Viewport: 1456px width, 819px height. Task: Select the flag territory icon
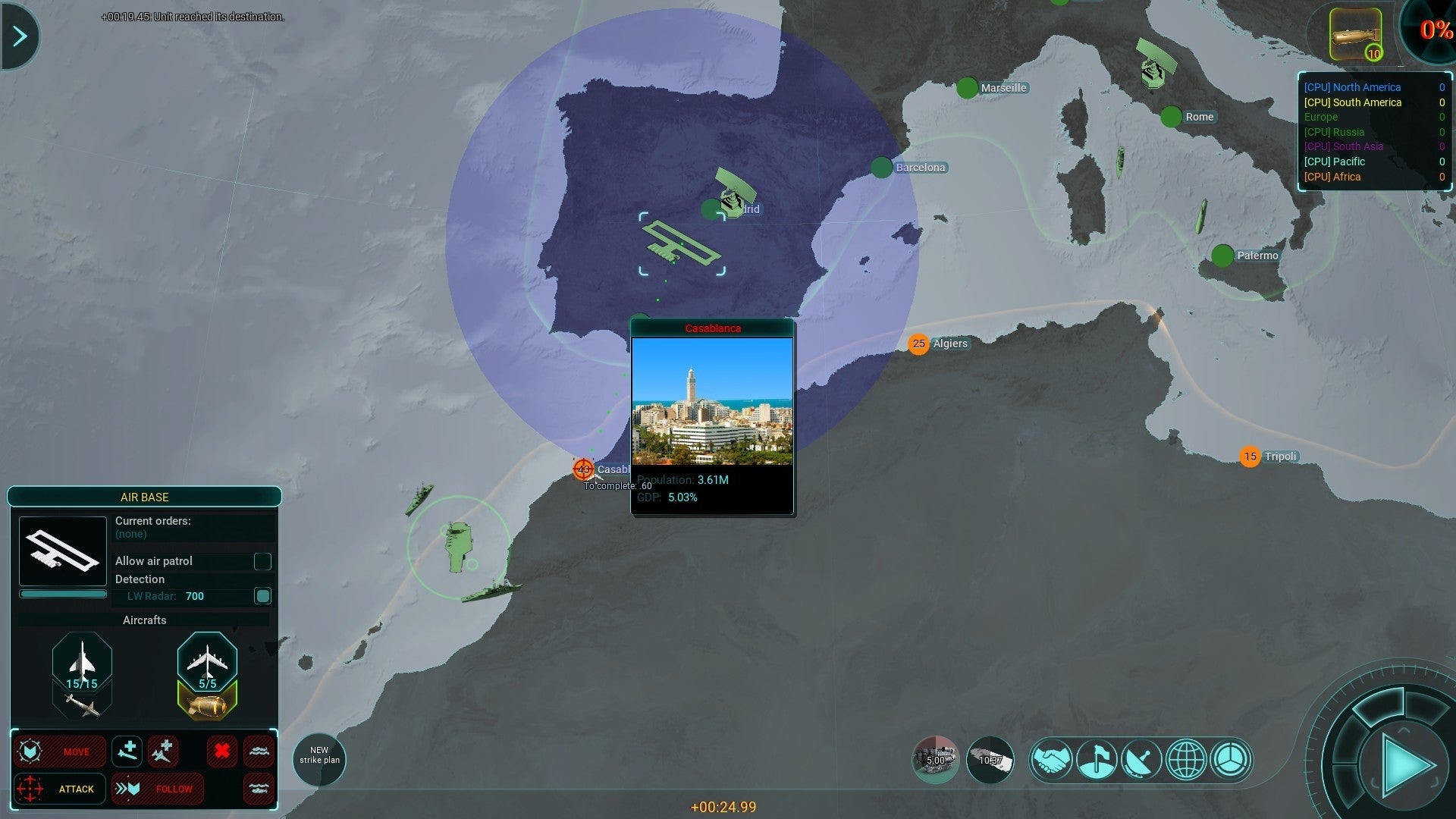[1097, 758]
